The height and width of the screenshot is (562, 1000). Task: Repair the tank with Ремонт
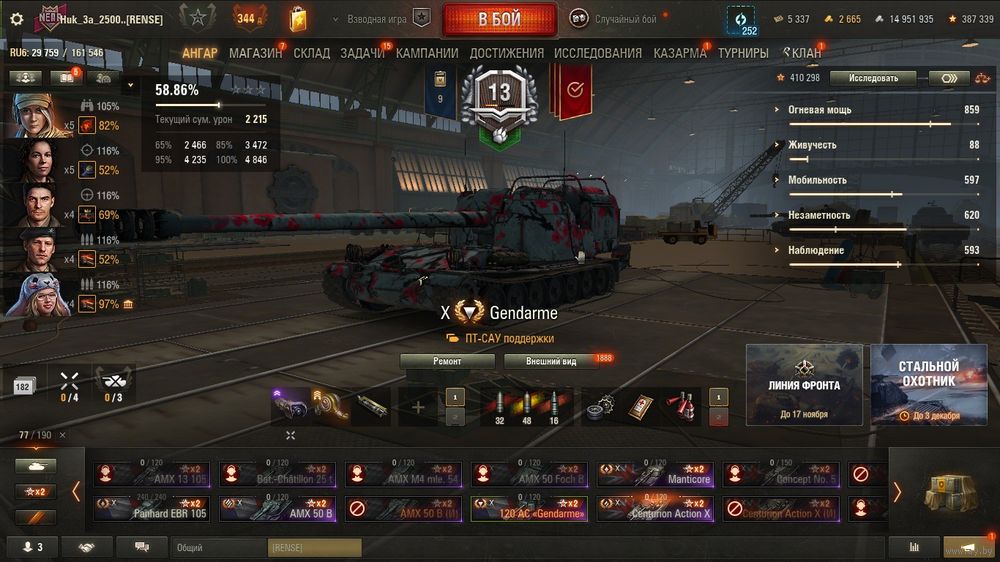click(x=447, y=361)
